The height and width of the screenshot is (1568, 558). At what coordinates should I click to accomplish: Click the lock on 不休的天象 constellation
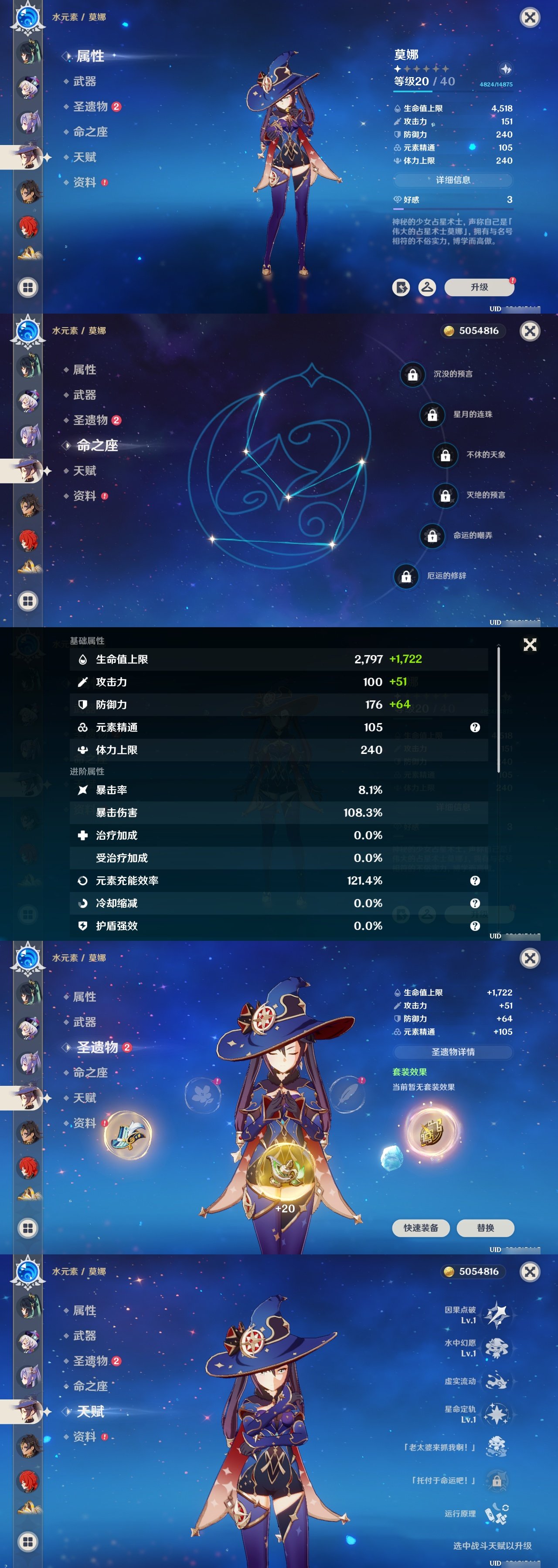click(445, 455)
